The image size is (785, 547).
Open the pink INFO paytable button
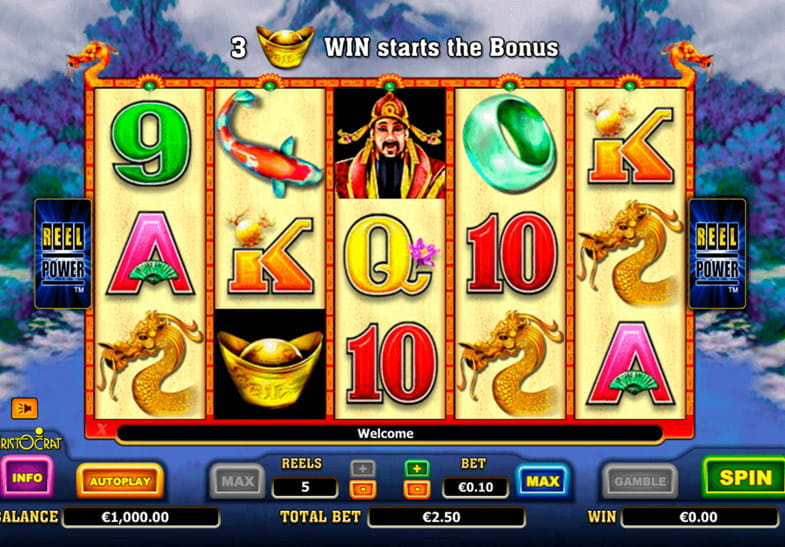(27, 478)
